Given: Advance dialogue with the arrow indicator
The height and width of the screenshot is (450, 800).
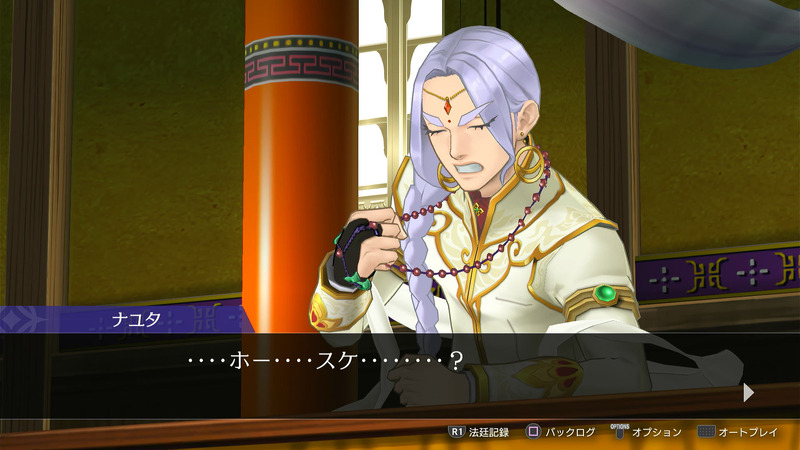Looking at the screenshot, I should (748, 393).
